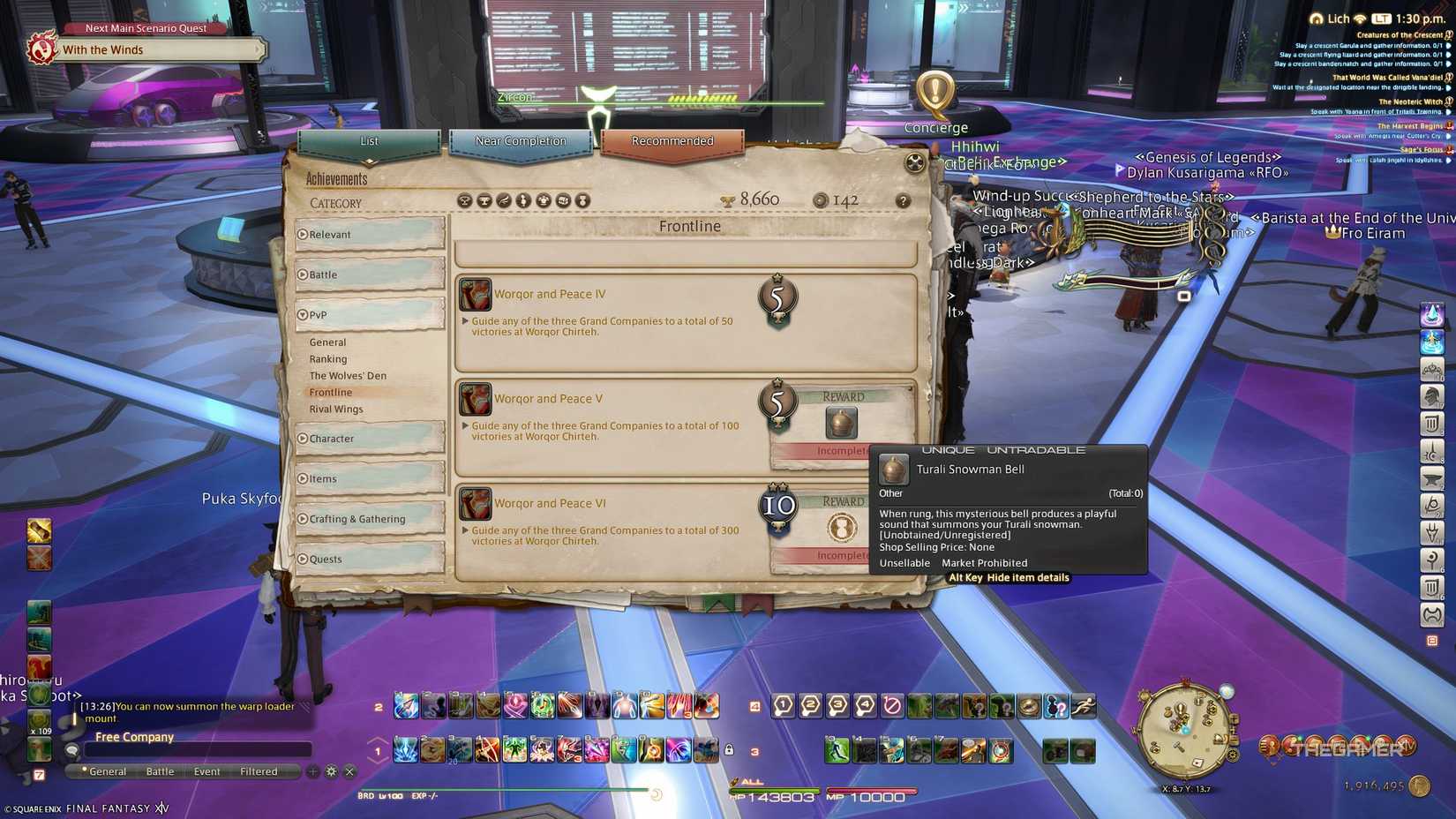The image size is (1456, 819).
Task: Click the Turali Snowman Bell reward icon
Action: [x=840, y=423]
